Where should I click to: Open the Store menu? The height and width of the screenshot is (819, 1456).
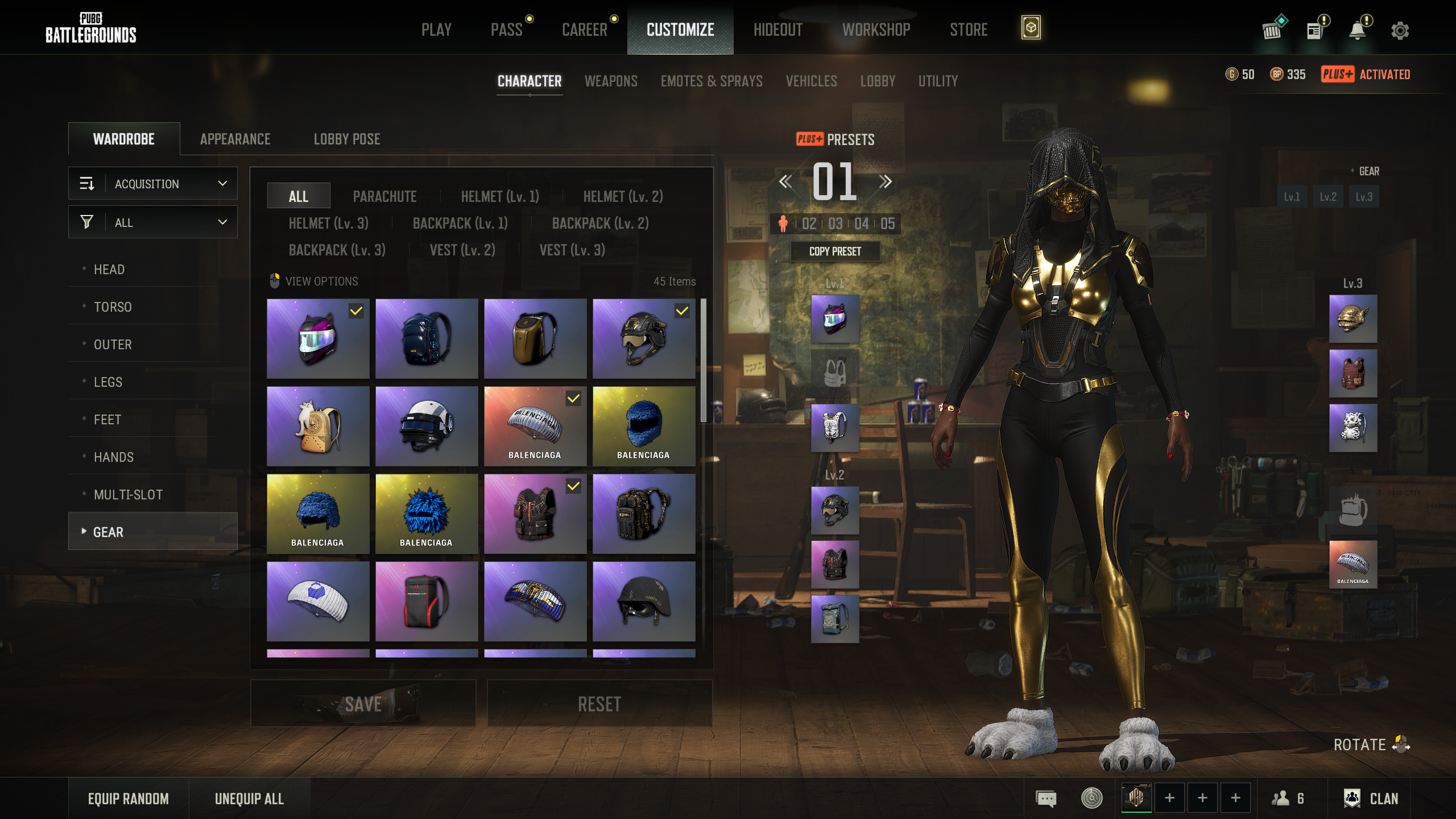968,30
